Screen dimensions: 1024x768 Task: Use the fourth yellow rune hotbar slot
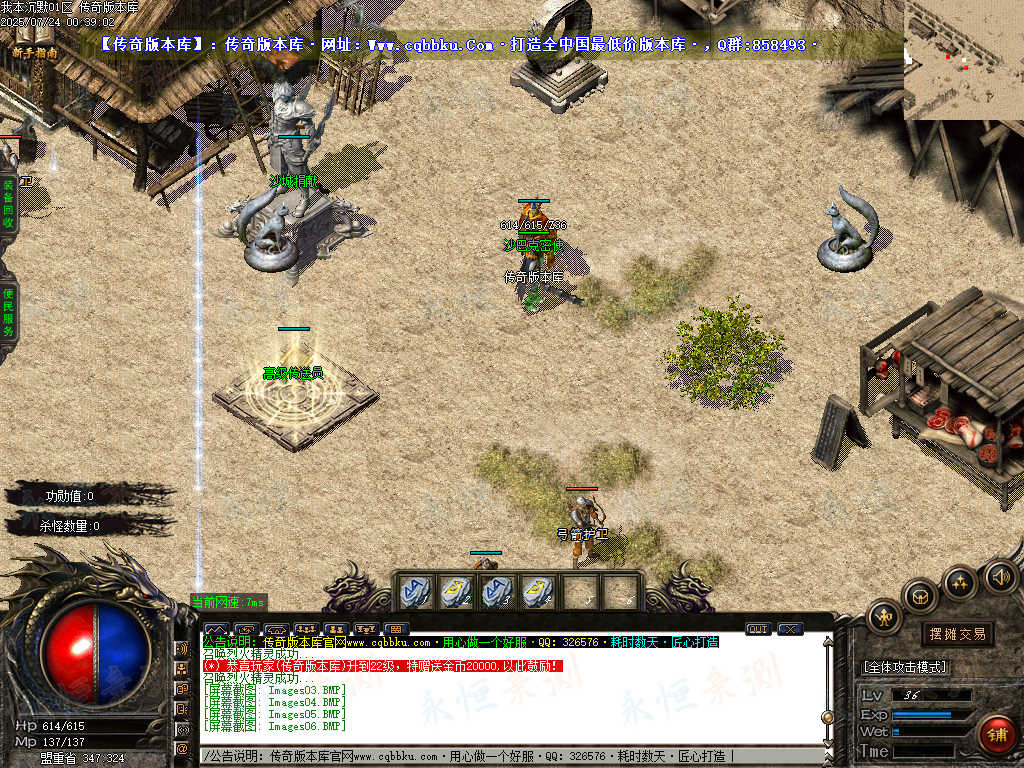[539, 591]
